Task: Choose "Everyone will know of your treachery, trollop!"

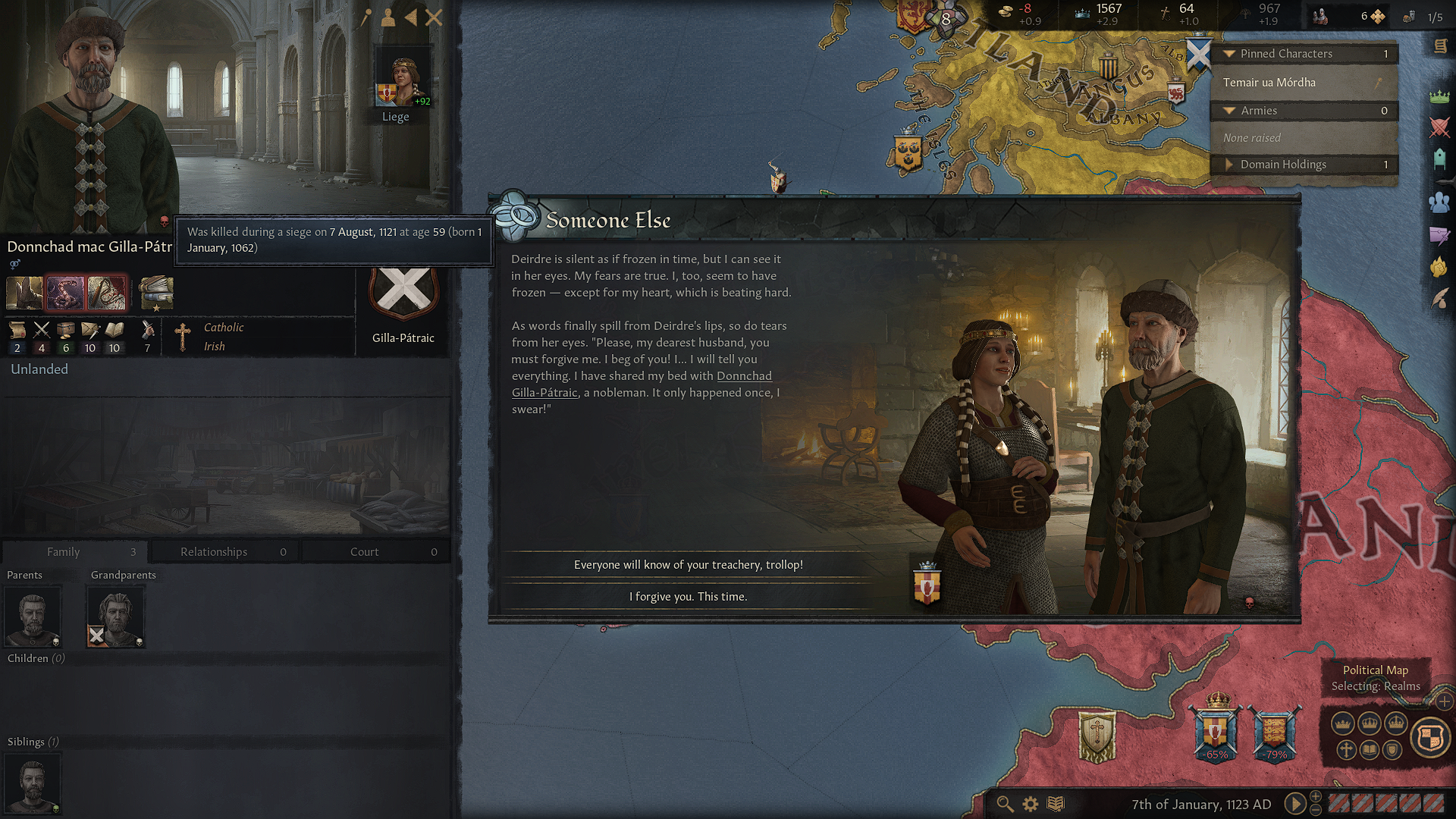Action: [688, 565]
